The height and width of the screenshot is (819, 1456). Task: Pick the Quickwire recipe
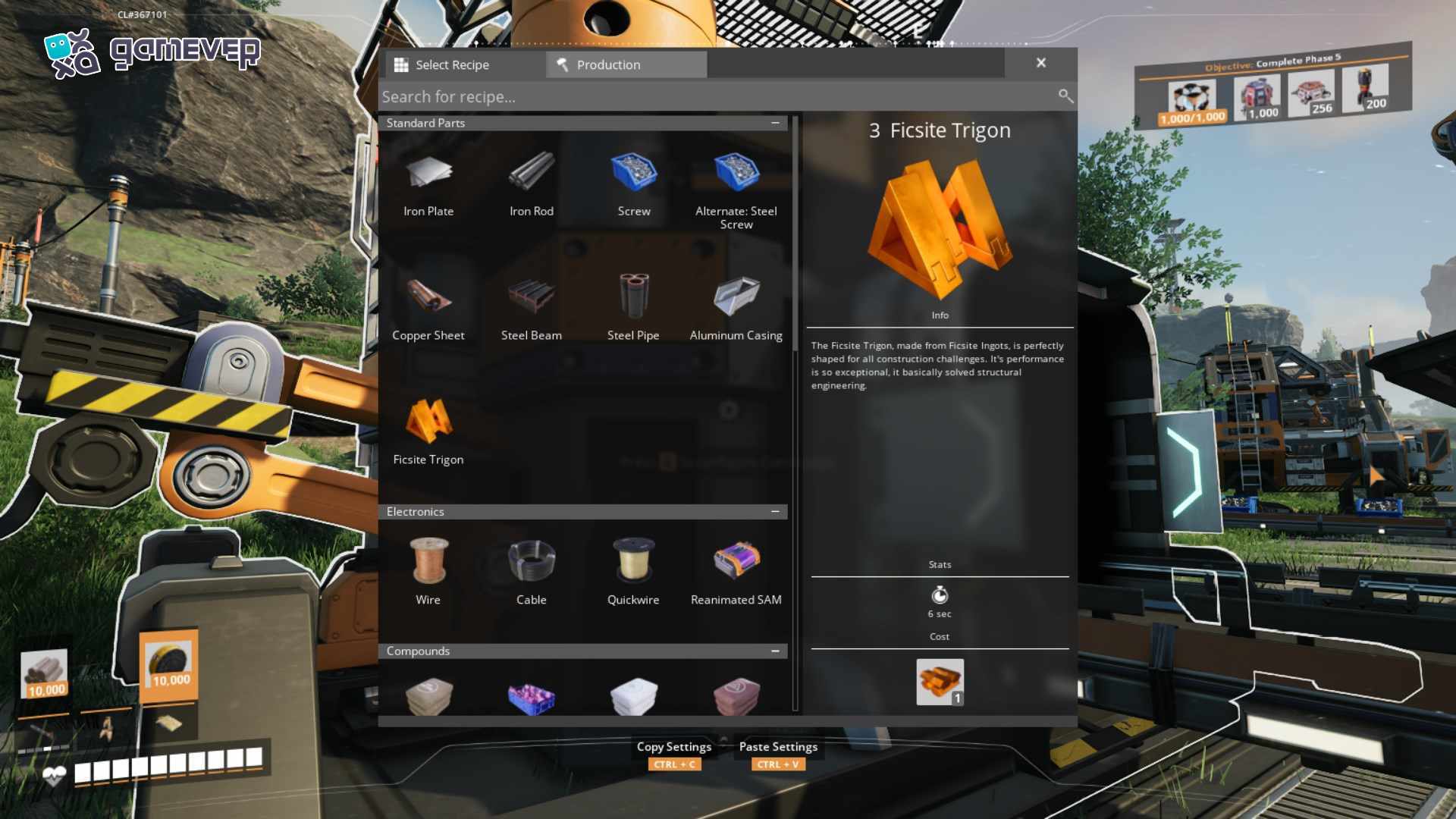coord(633,570)
